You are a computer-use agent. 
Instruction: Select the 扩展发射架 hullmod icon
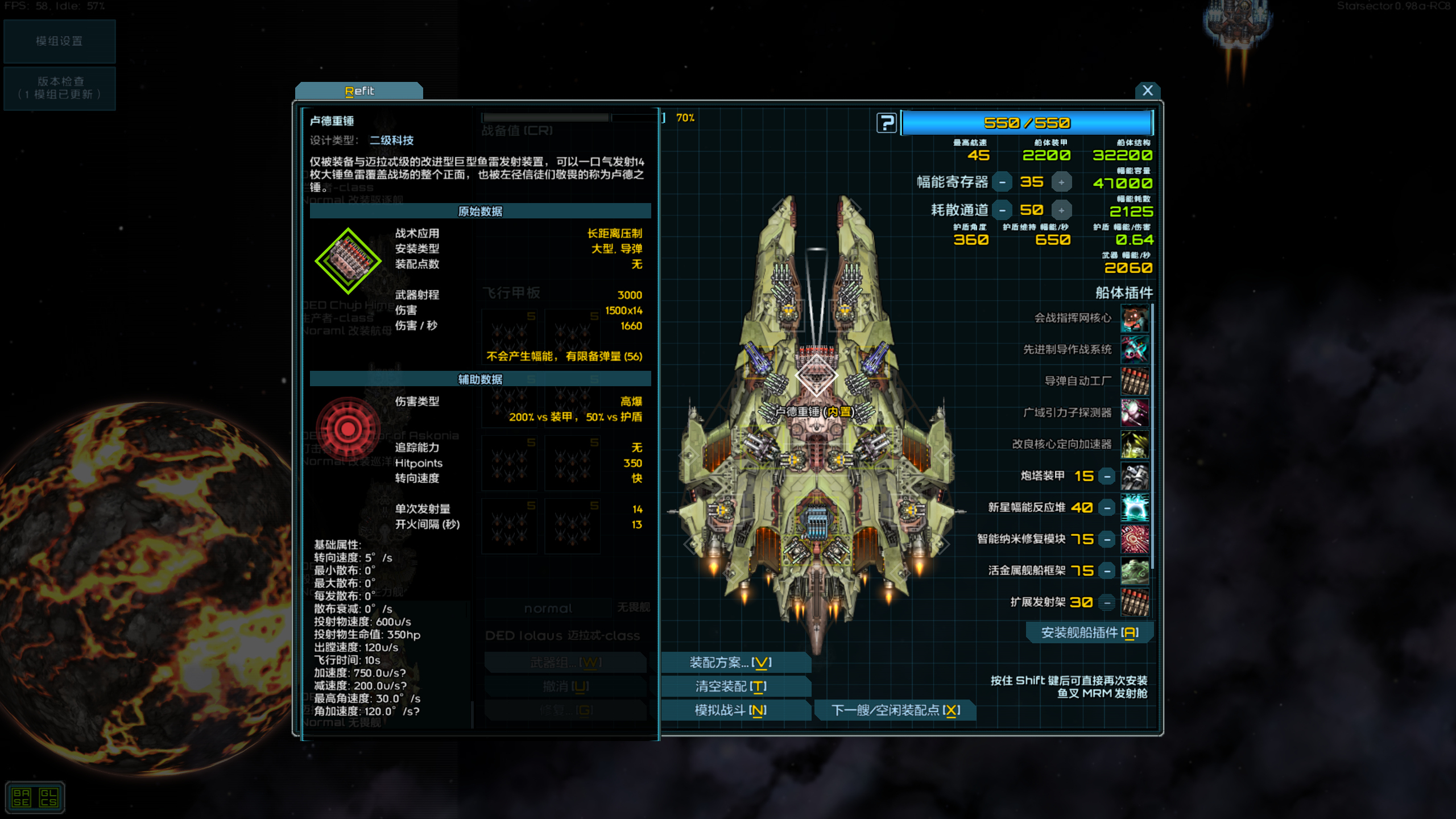pos(1134,602)
